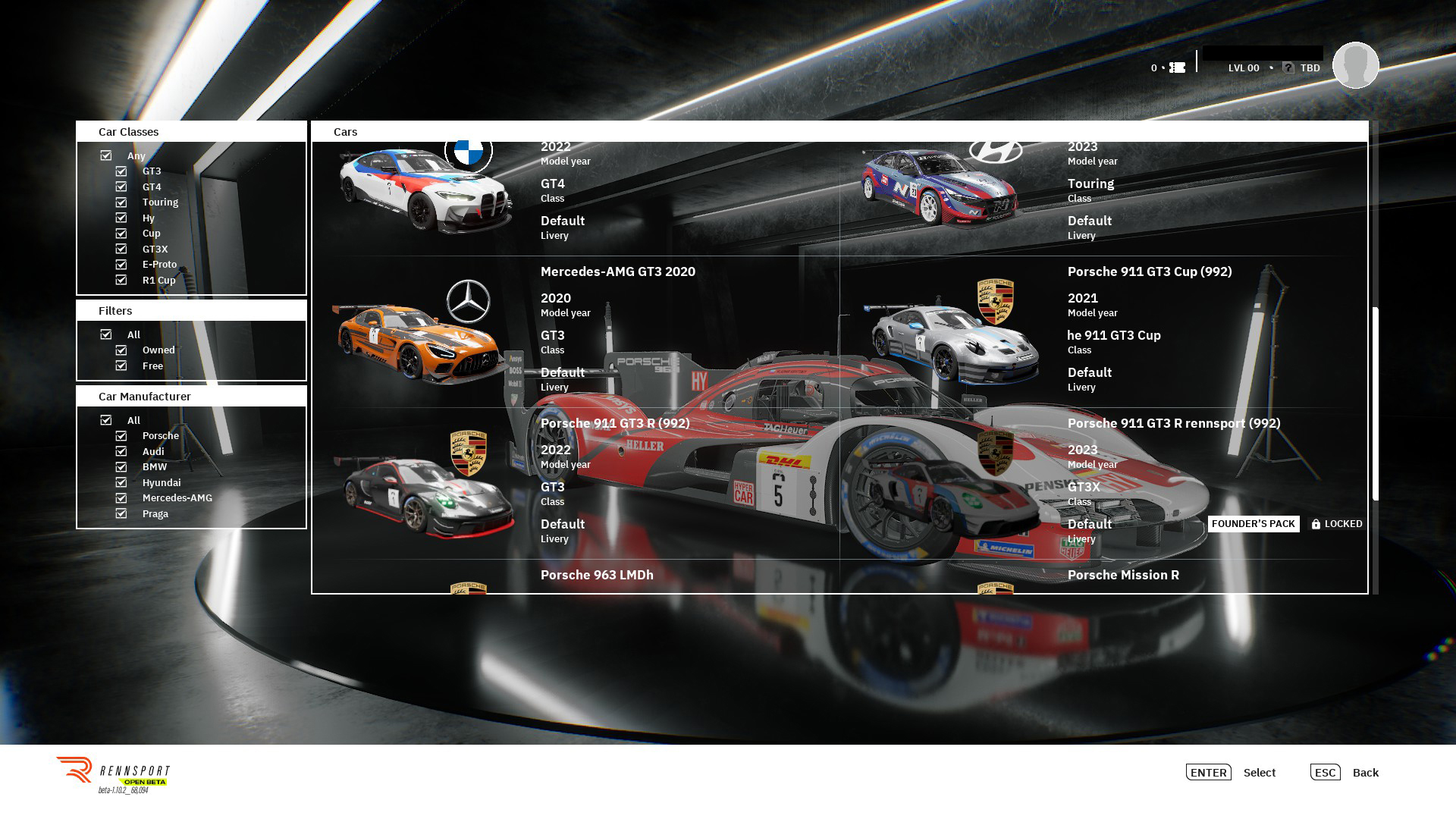Screen dimensions: 1456x819
Task: Toggle the Praga manufacturer checkbox
Action: pos(121,513)
